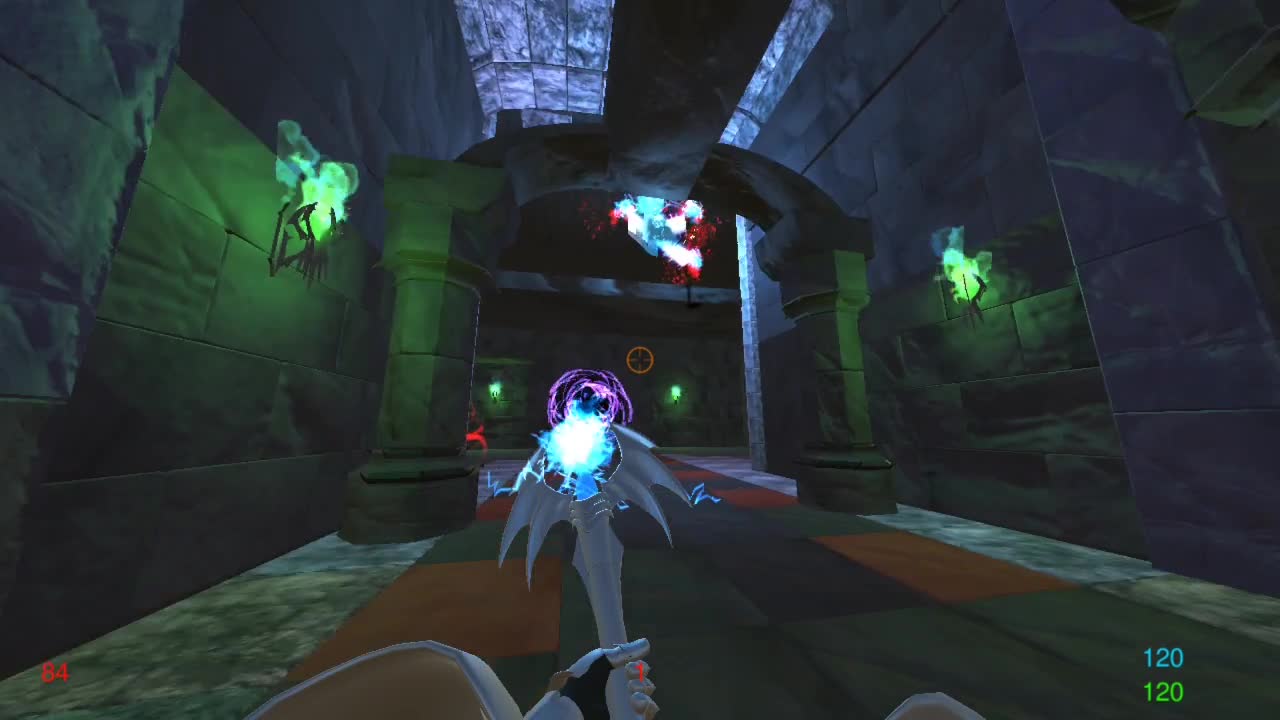The height and width of the screenshot is (720, 1280).
Task: Click the flying enemy with red particles overhead
Action: (x=660, y=230)
